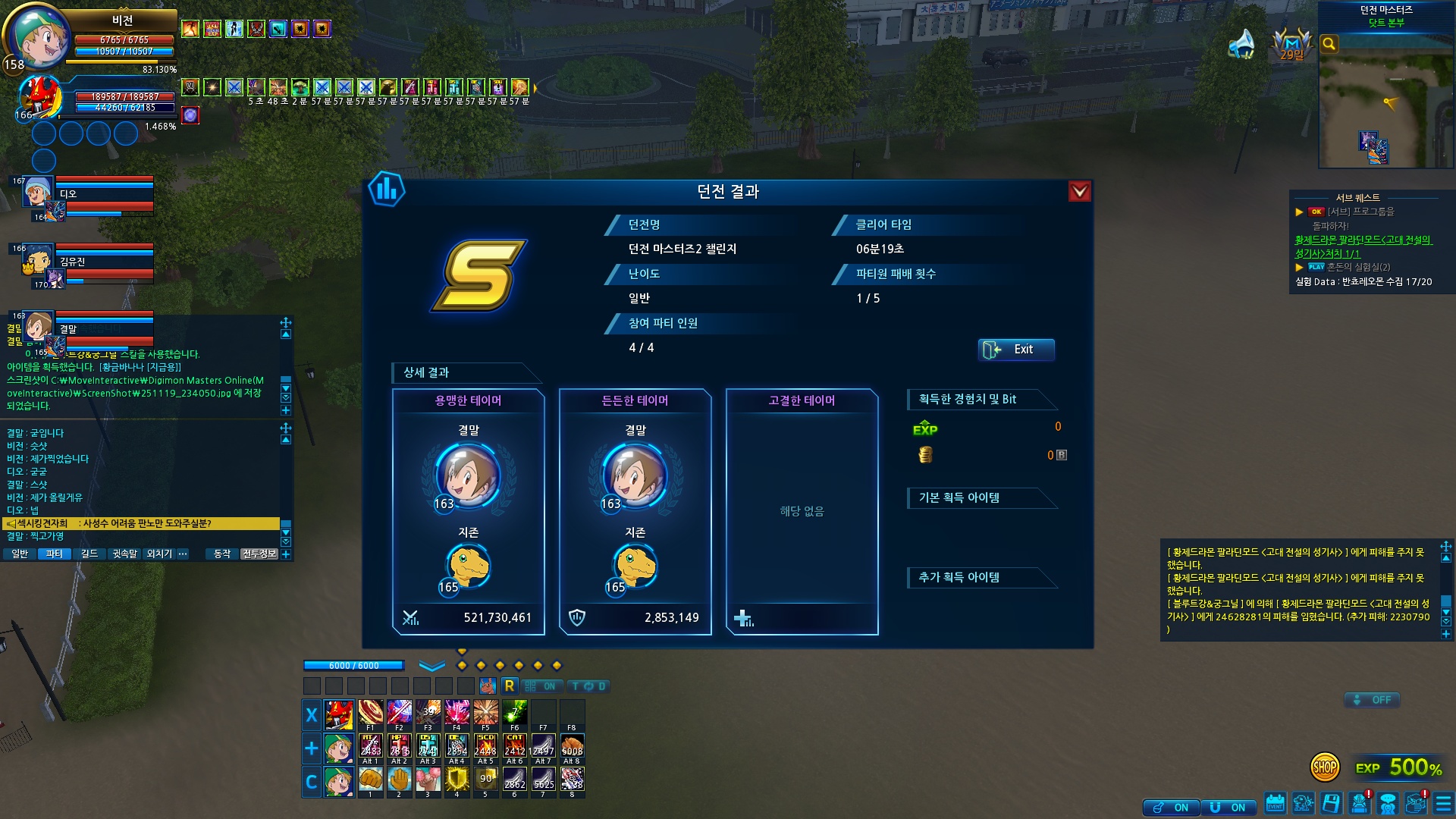The width and height of the screenshot is (1456, 819).
Task: Close the dungeon result window
Action: point(1079,192)
